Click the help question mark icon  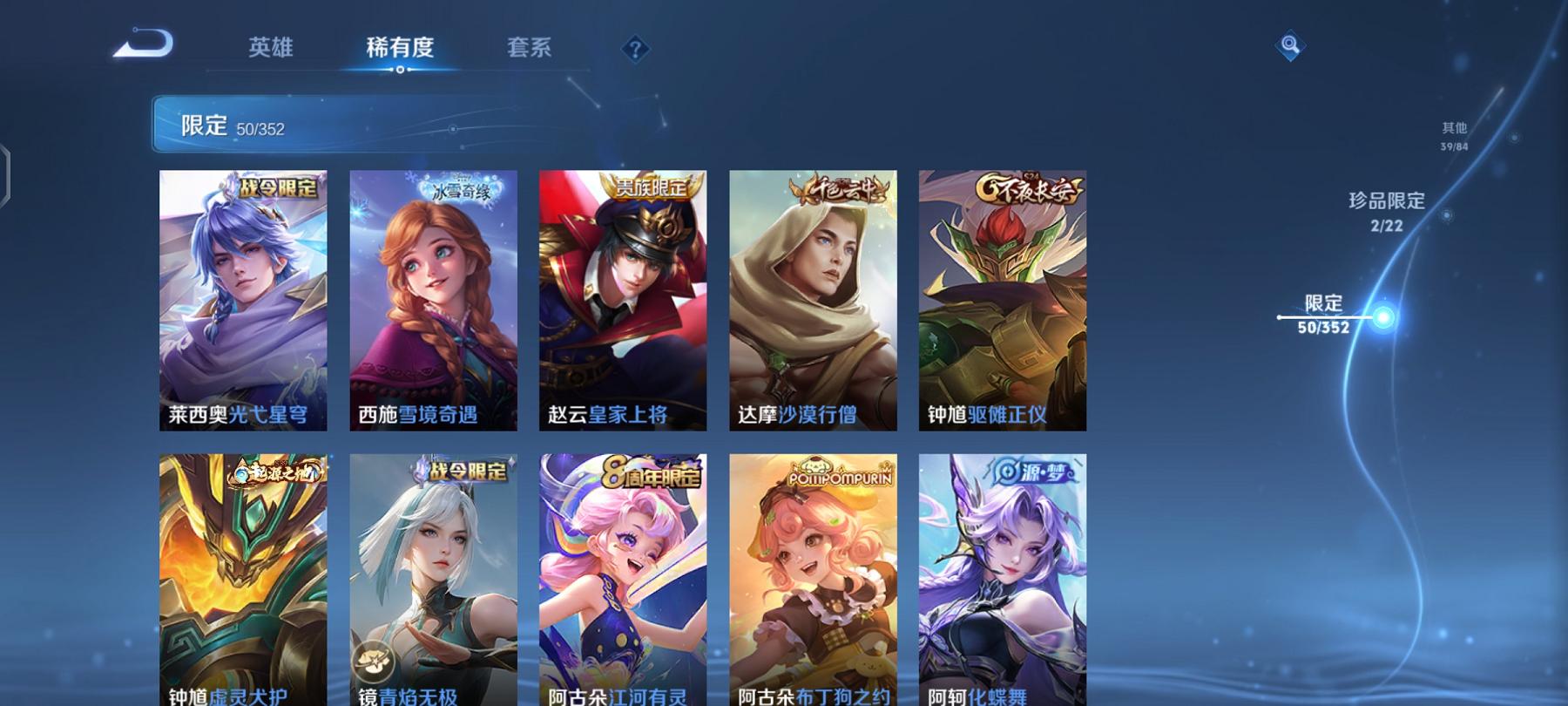click(635, 49)
